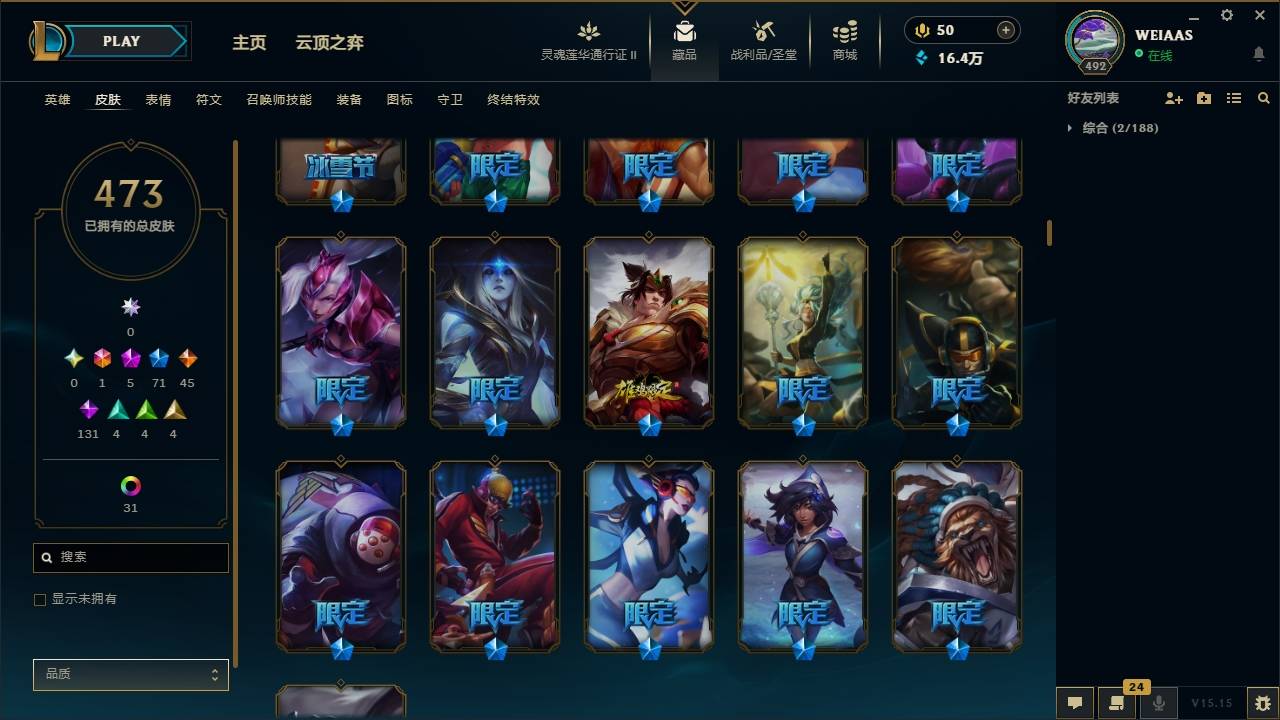This screenshot has width=1280, height=720.
Task: Enable the 显示未拥有 checkbox
Action: tap(39, 598)
